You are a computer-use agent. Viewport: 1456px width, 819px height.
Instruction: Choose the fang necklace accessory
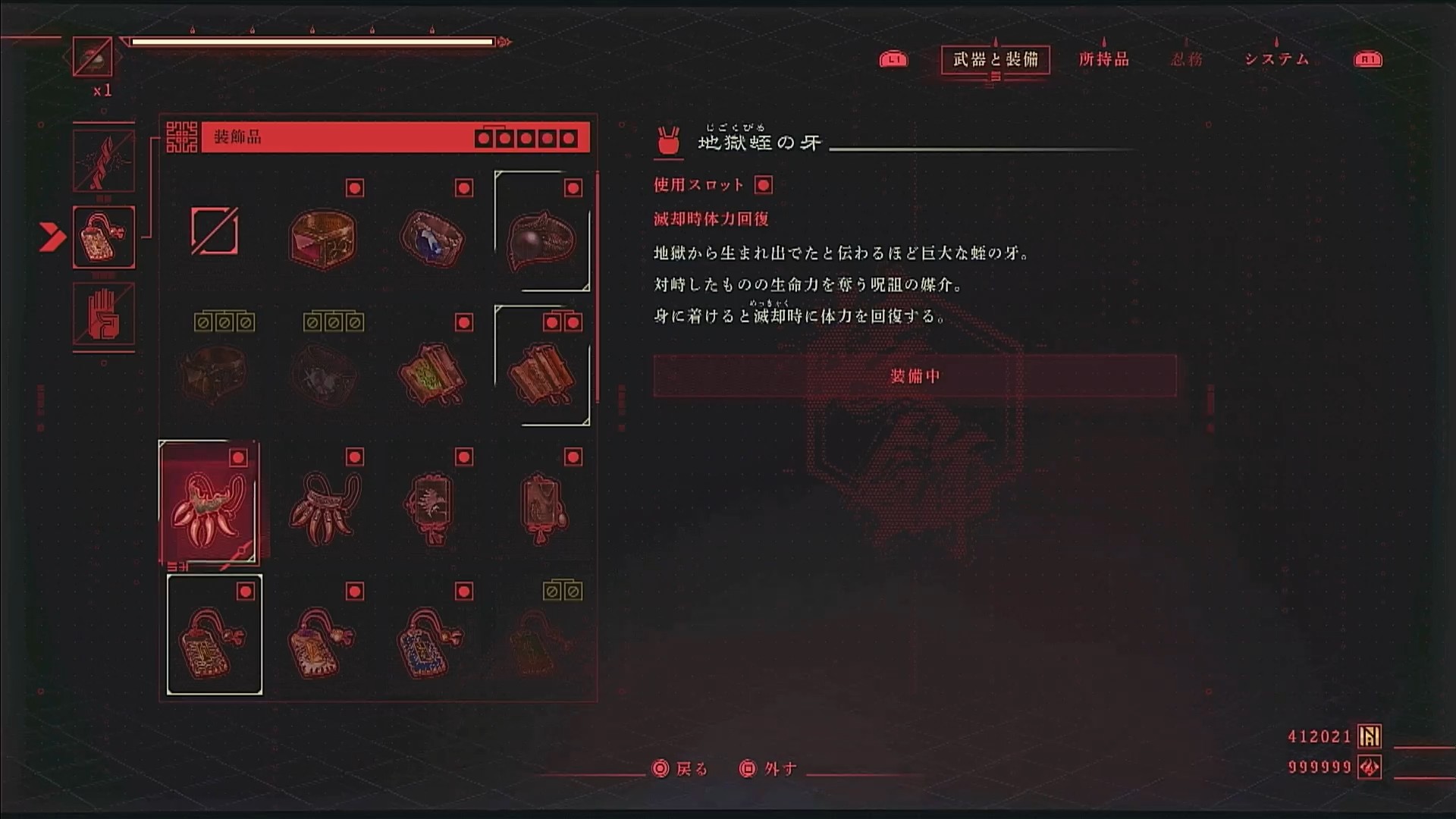pyautogui.click(x=323, y=507)
